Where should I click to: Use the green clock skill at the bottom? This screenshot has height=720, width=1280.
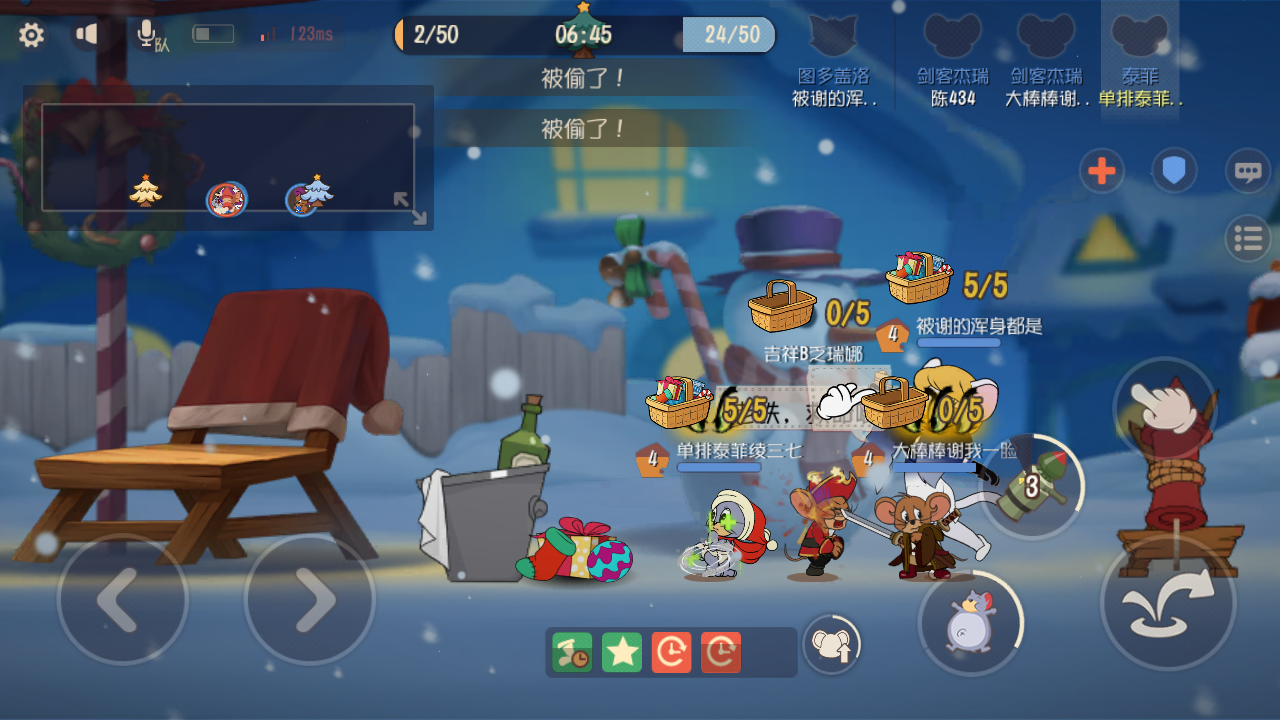[570, 652]
